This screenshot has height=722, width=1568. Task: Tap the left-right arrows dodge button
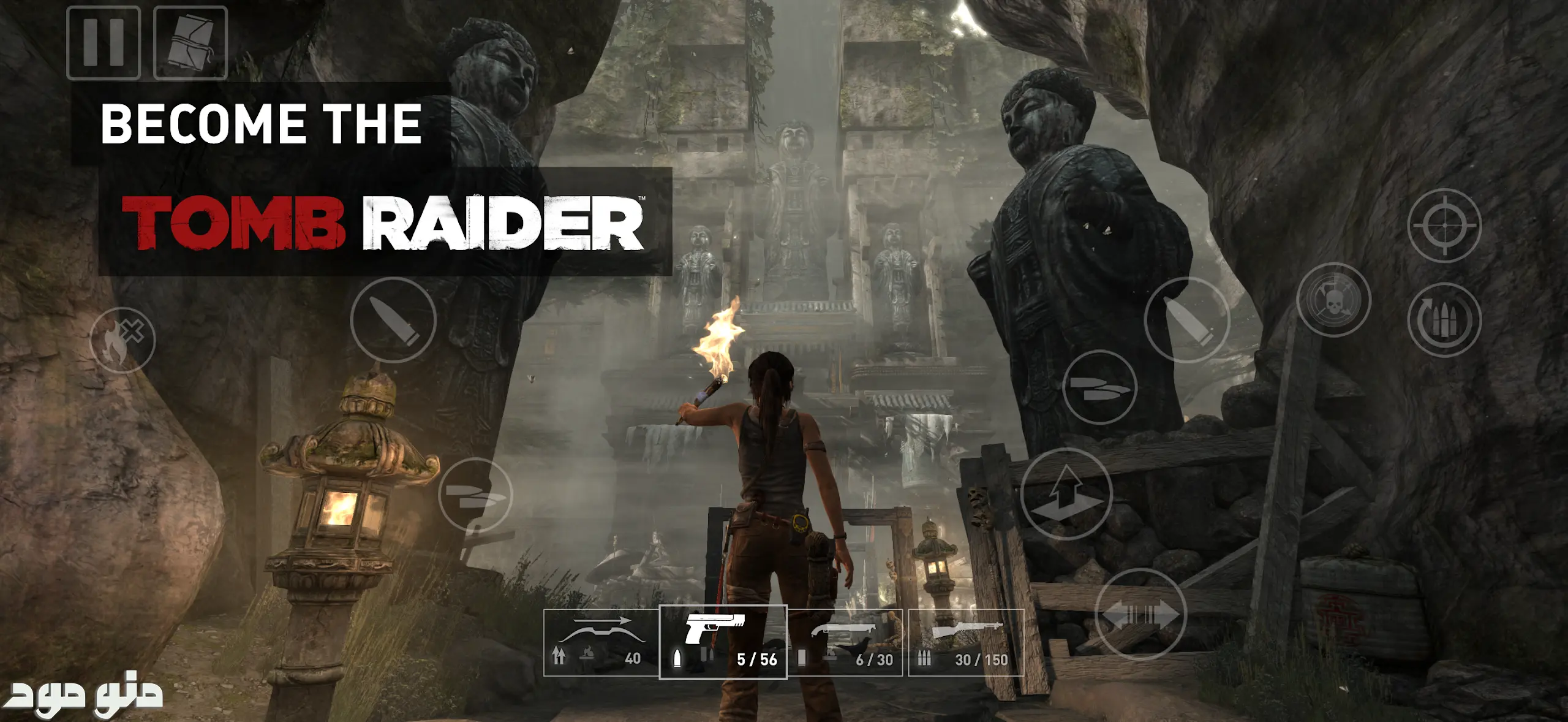(1140, 614)
